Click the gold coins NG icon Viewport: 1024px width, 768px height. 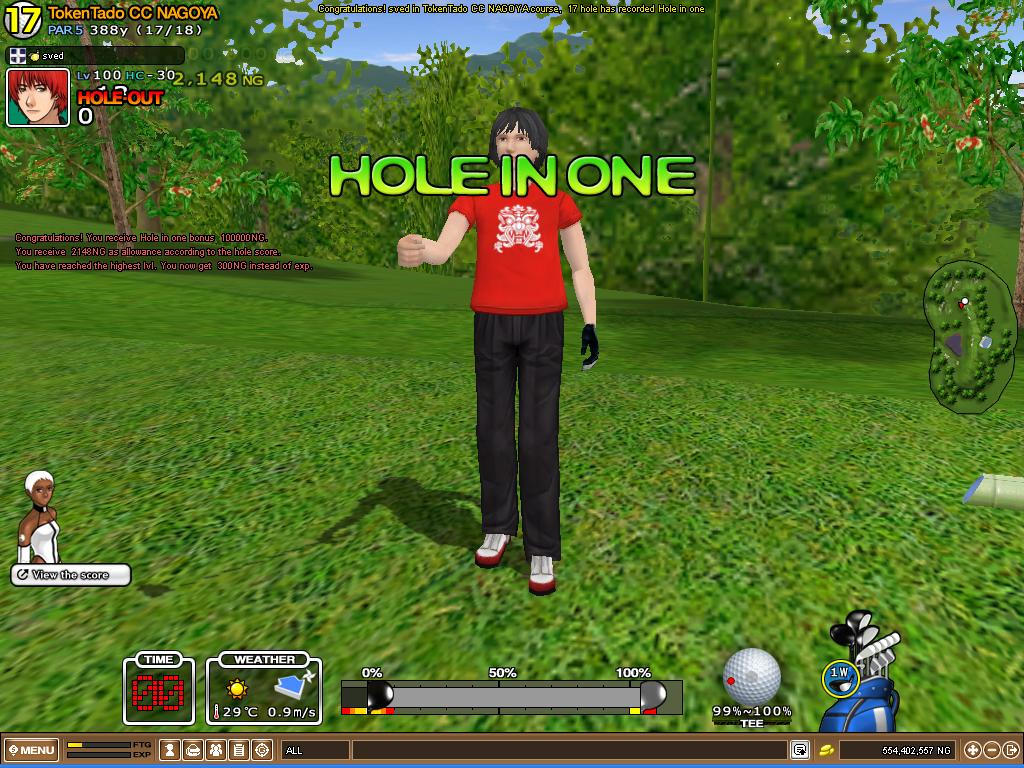pyautogui.click(x=827, y=750)
